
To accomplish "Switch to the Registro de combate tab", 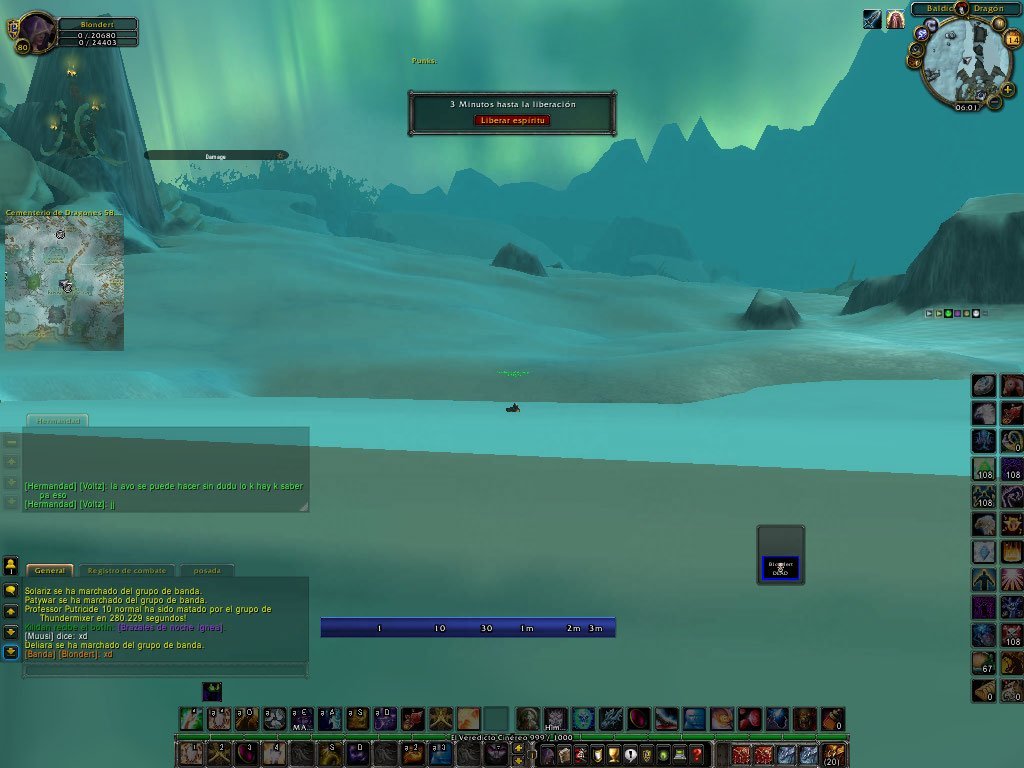I will (x=125, y=571).
